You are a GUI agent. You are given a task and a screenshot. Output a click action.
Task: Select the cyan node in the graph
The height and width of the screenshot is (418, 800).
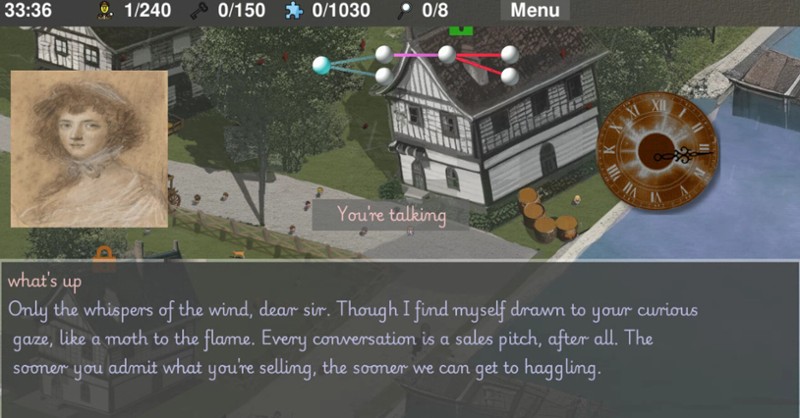pos(322,66)
